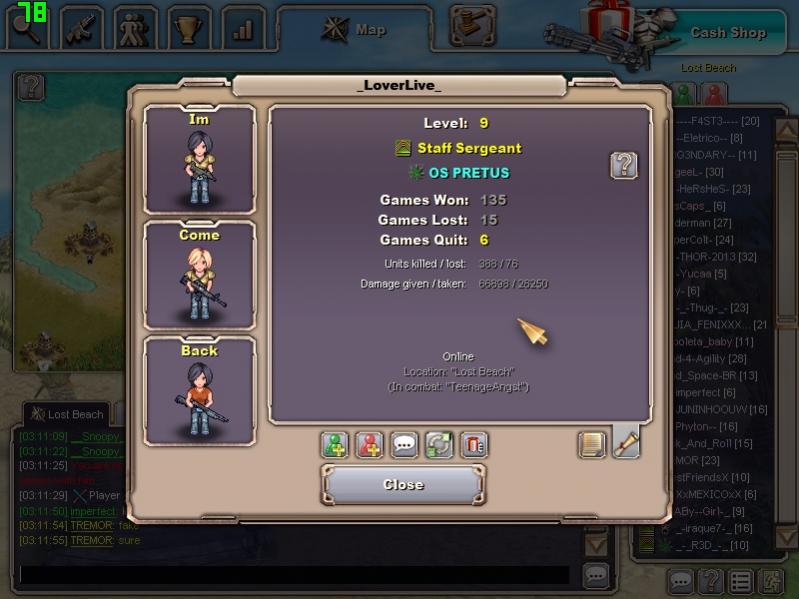Open the rifle weapons toolbar button
This screenshot has width=799, height=599.
82,29
